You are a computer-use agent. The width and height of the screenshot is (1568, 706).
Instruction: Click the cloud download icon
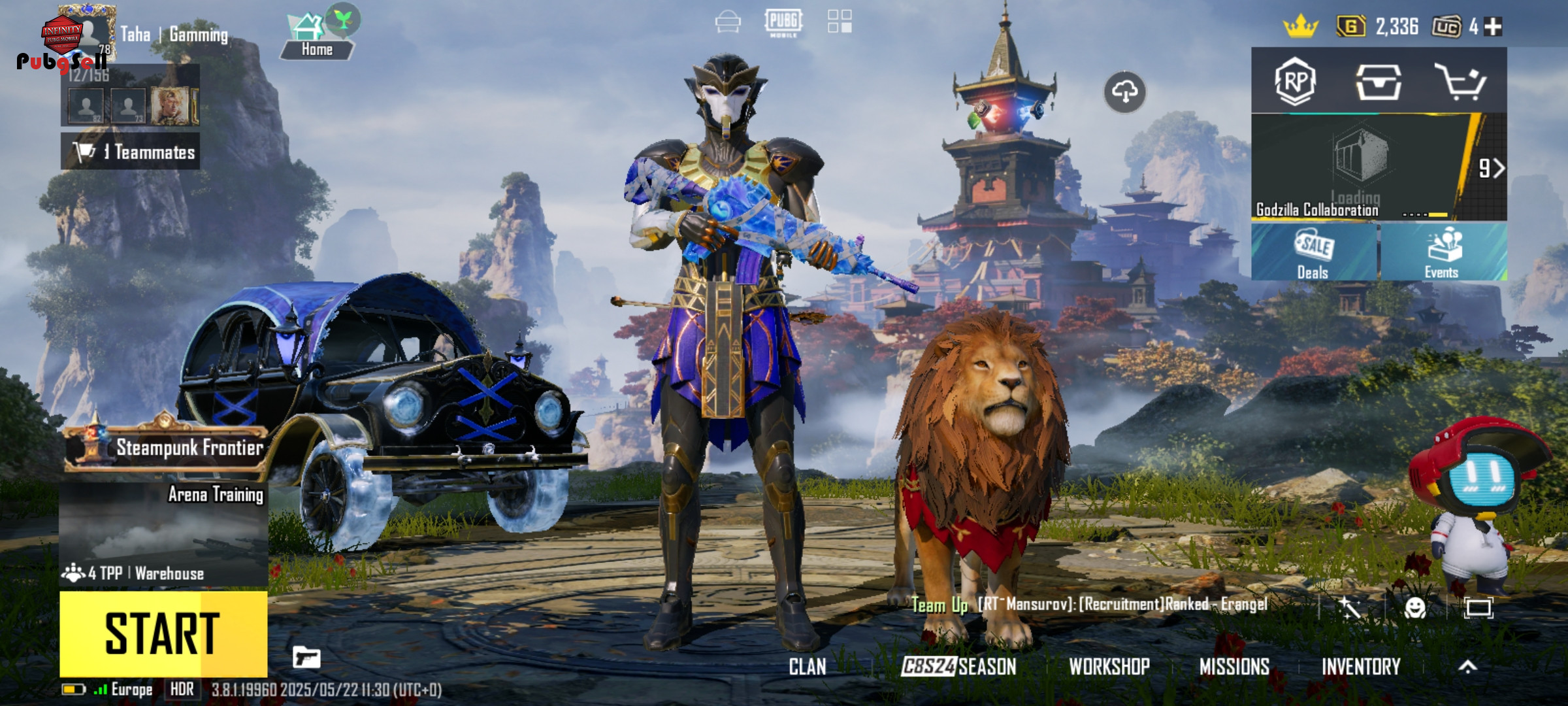pyautogui.click(x=1124, y=92)
